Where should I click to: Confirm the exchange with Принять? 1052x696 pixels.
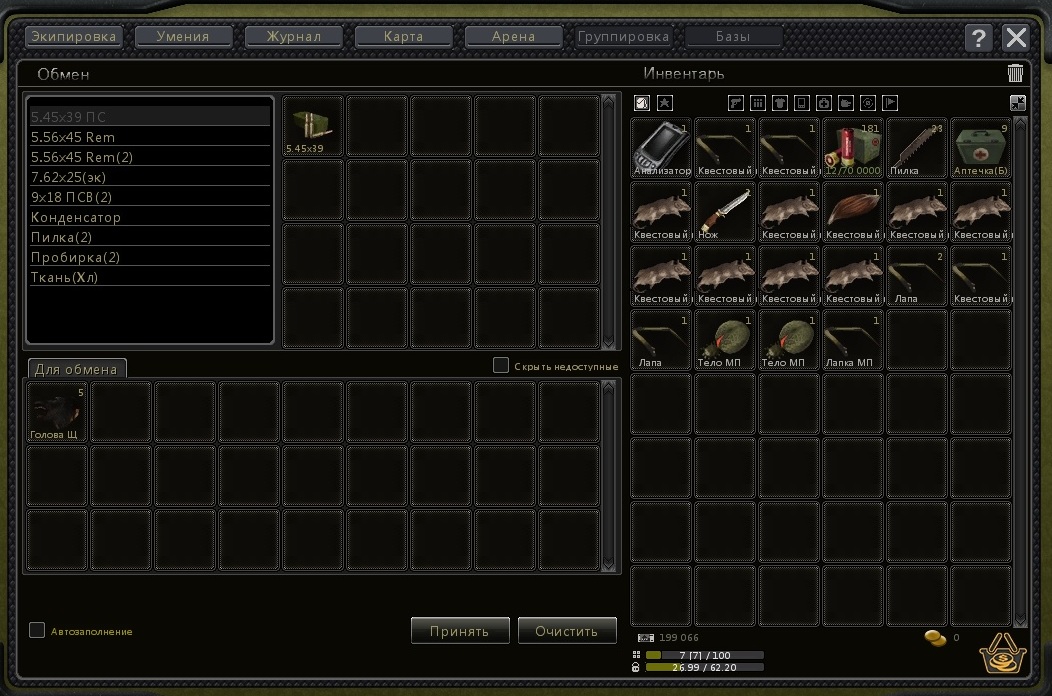(459, 631)
